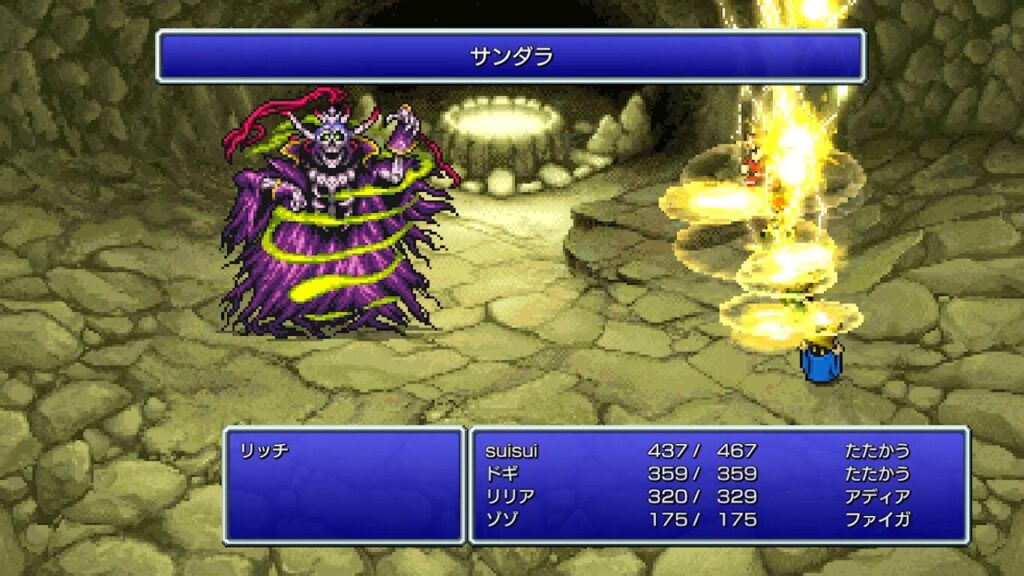
Task: Select party member ゾゾ
Action: click(x=499, y=520)
